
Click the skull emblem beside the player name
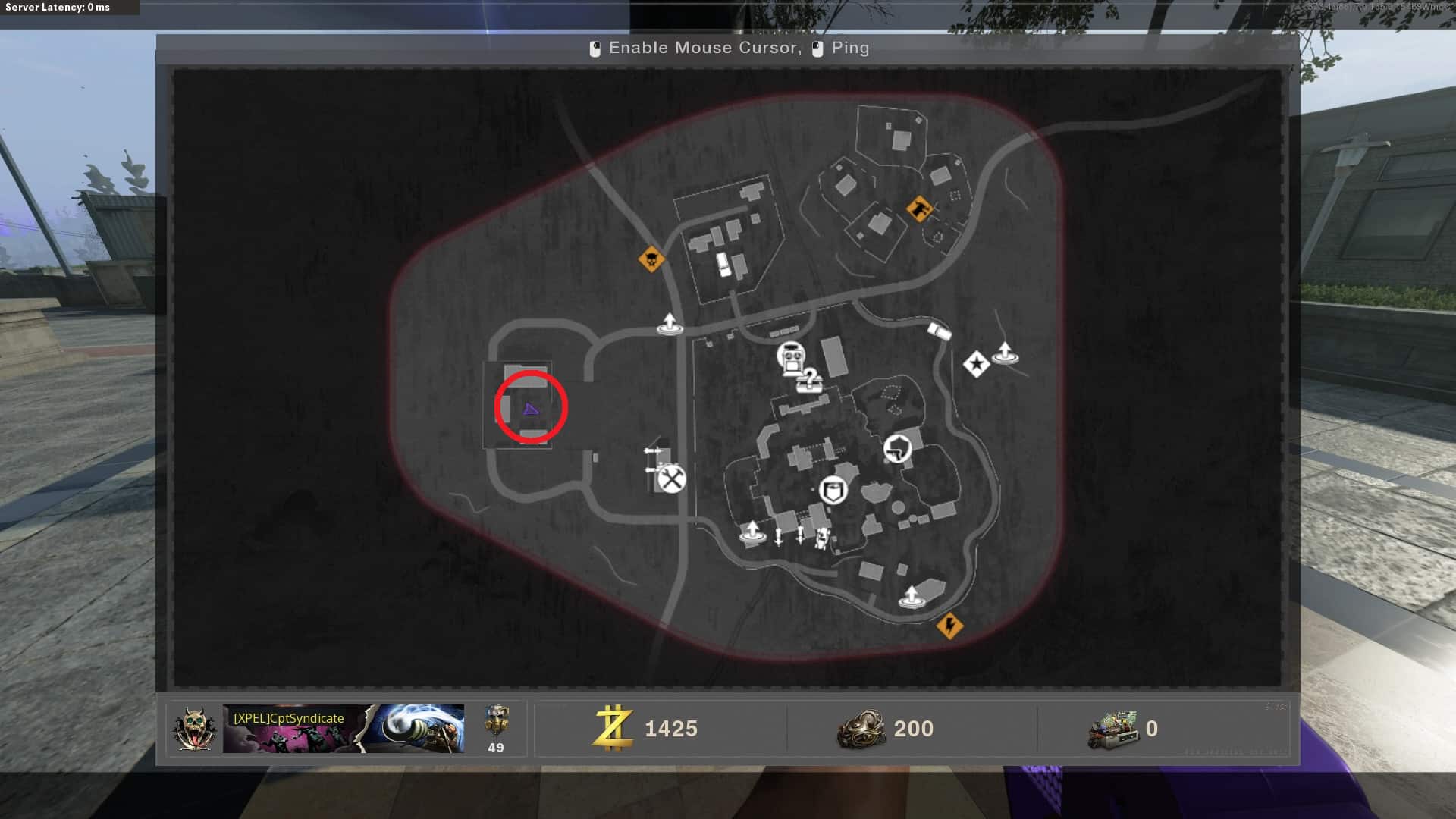[195, 729]
